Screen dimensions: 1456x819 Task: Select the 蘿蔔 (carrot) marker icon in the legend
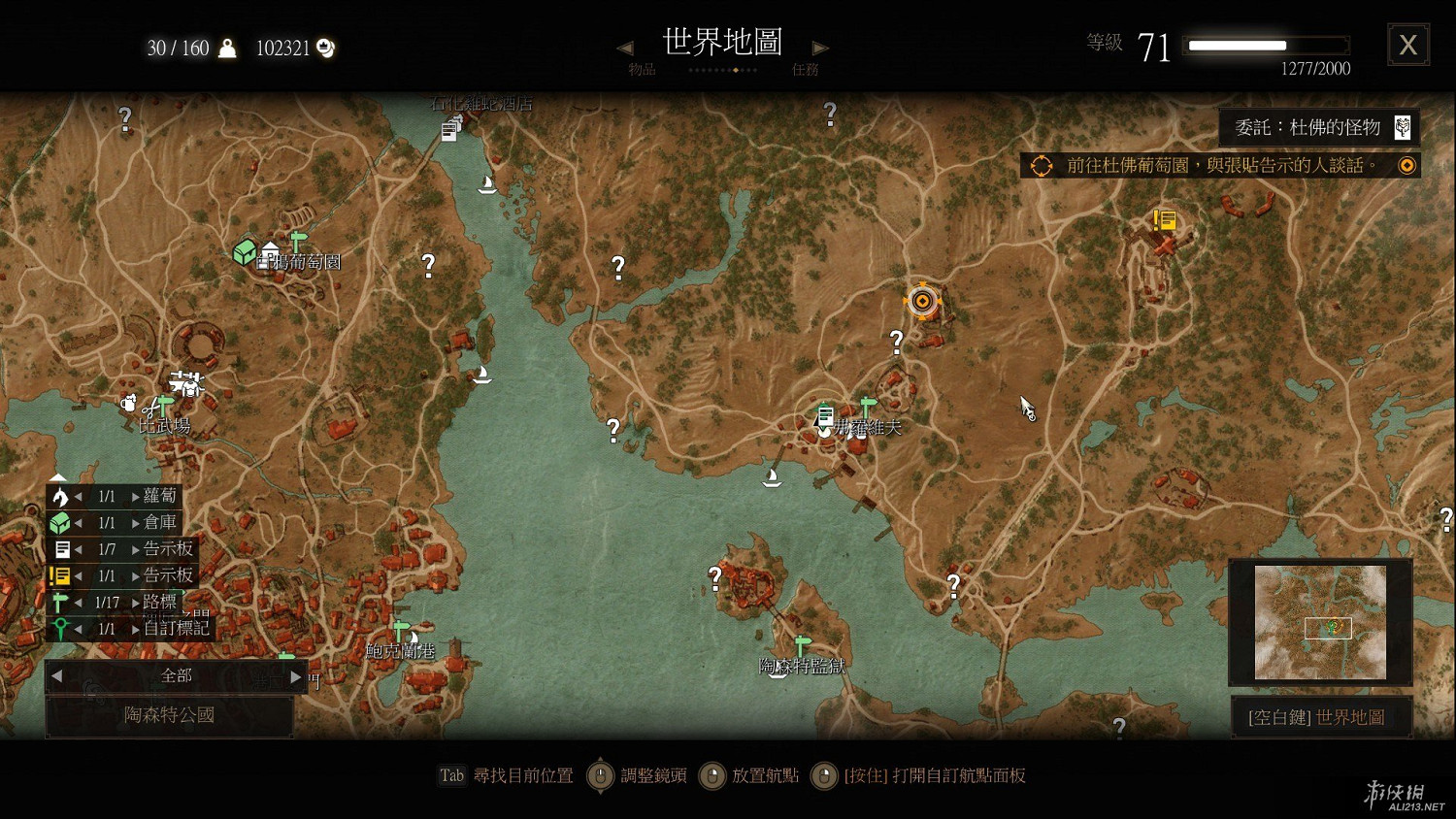(x=60, y=497)
